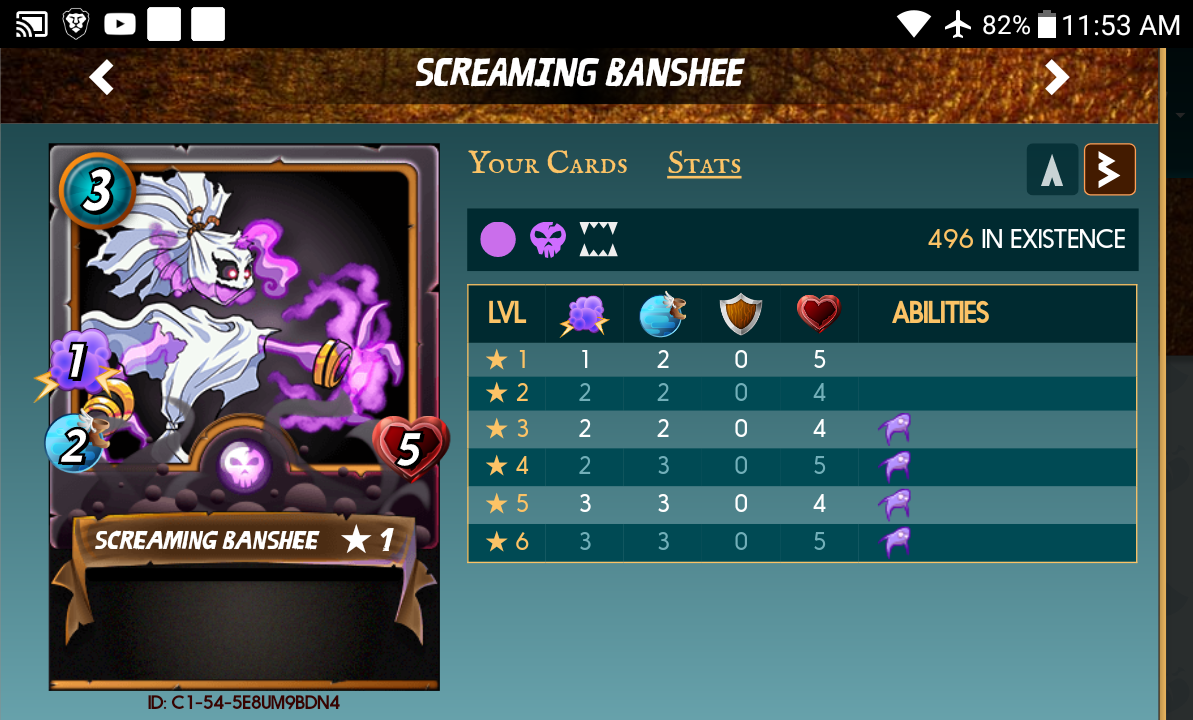Tap the level 3 ability icon
This screenshot has height=720, width=1193.
pos(894,429)
